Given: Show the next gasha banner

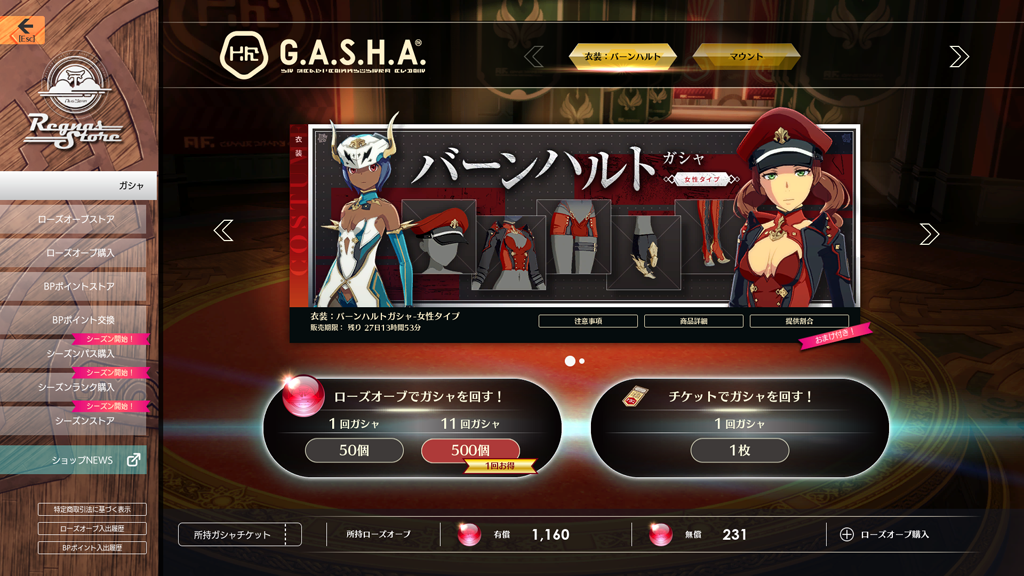Looking at the screenshot, I should click(x=929, y=233).
